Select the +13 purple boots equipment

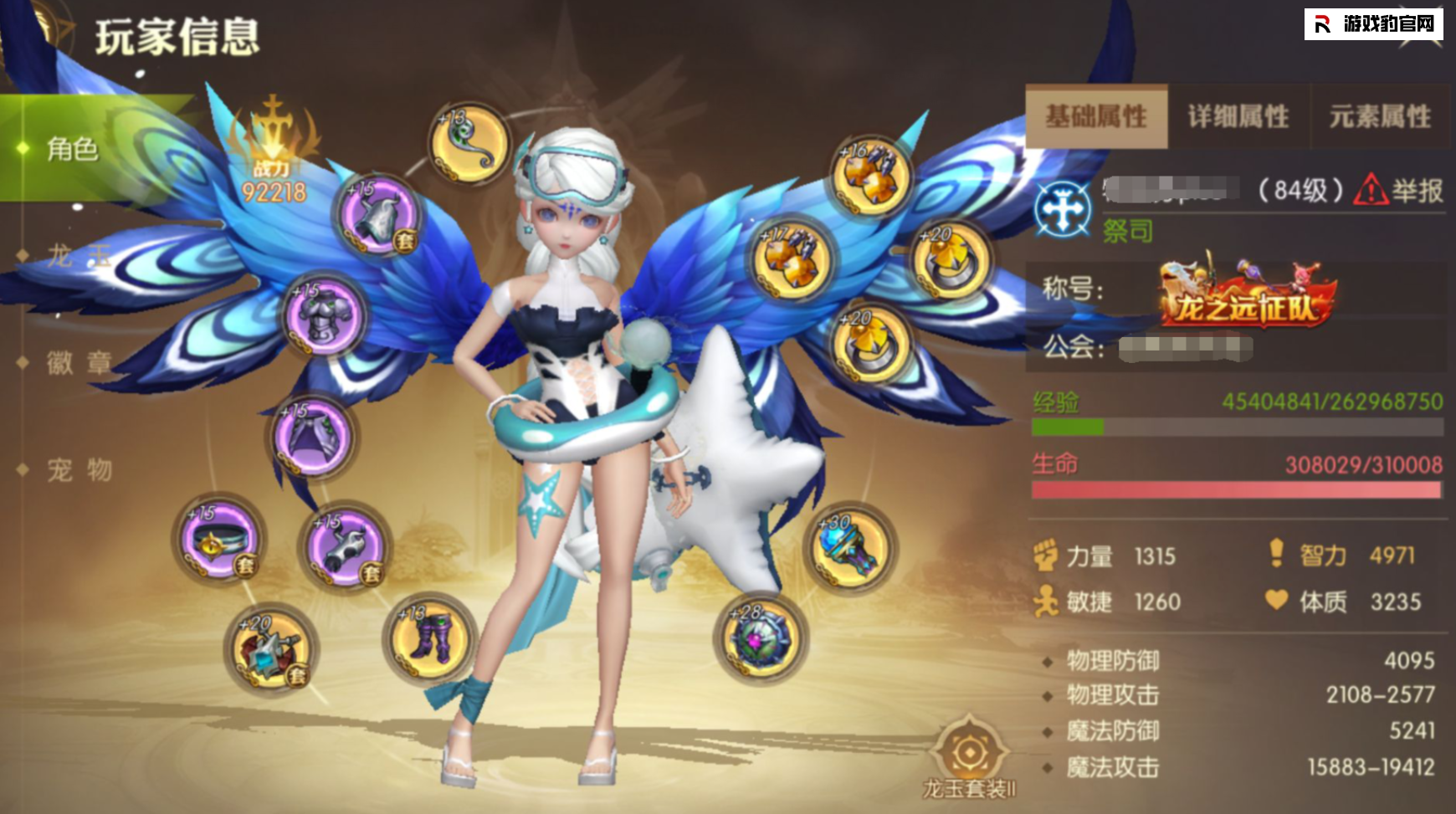coord(430,637)
